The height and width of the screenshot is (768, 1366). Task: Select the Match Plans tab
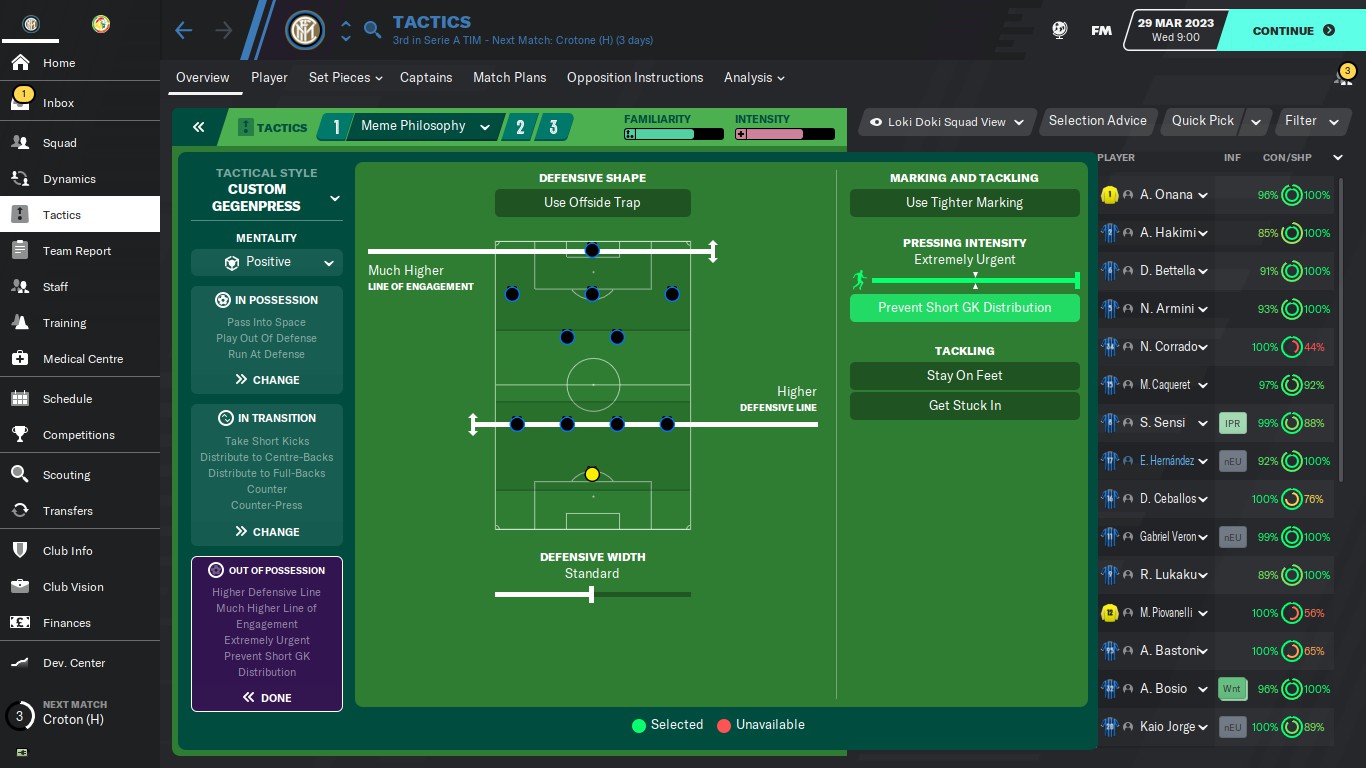tap(509, 78)
